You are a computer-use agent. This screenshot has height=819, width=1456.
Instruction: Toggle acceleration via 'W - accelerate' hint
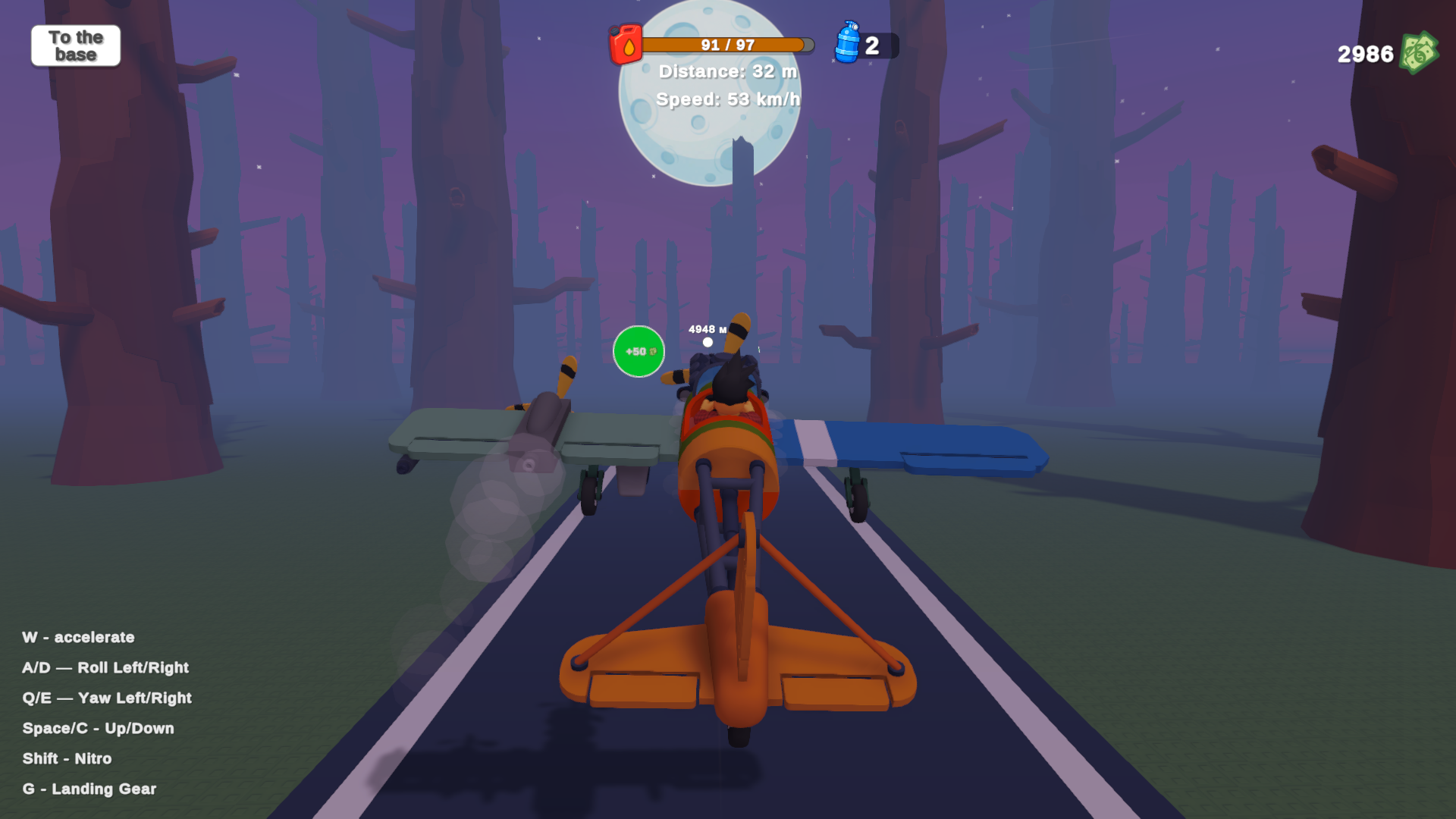(79, 637)
